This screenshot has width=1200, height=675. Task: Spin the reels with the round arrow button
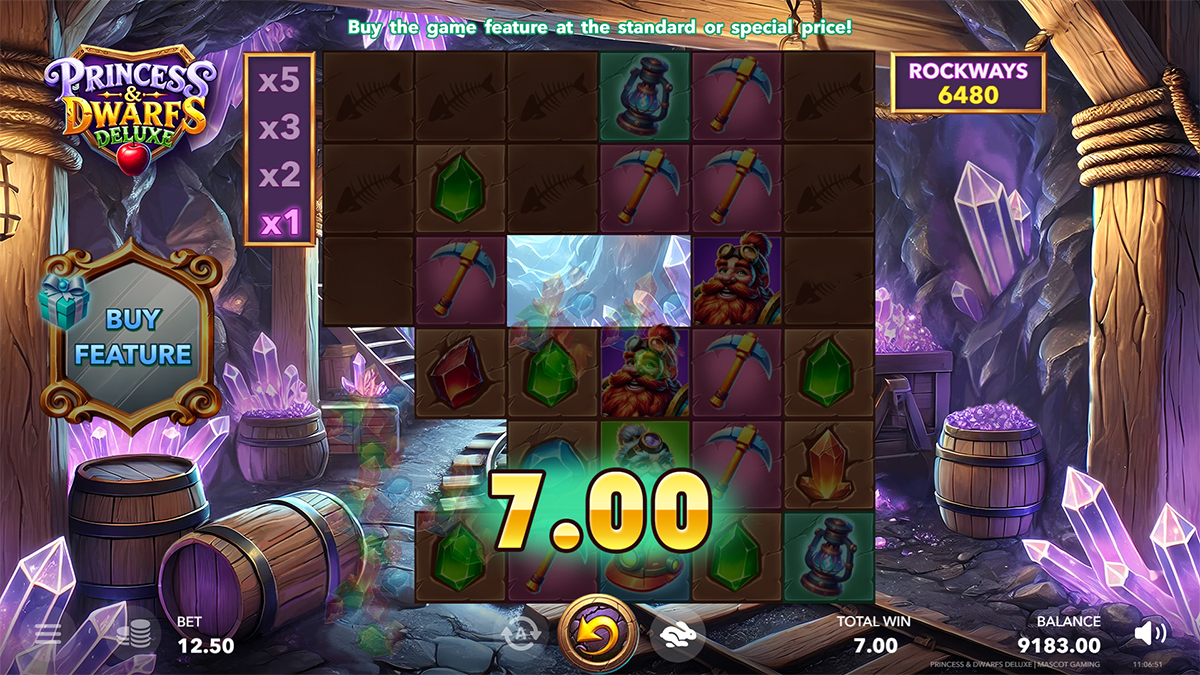598,633
